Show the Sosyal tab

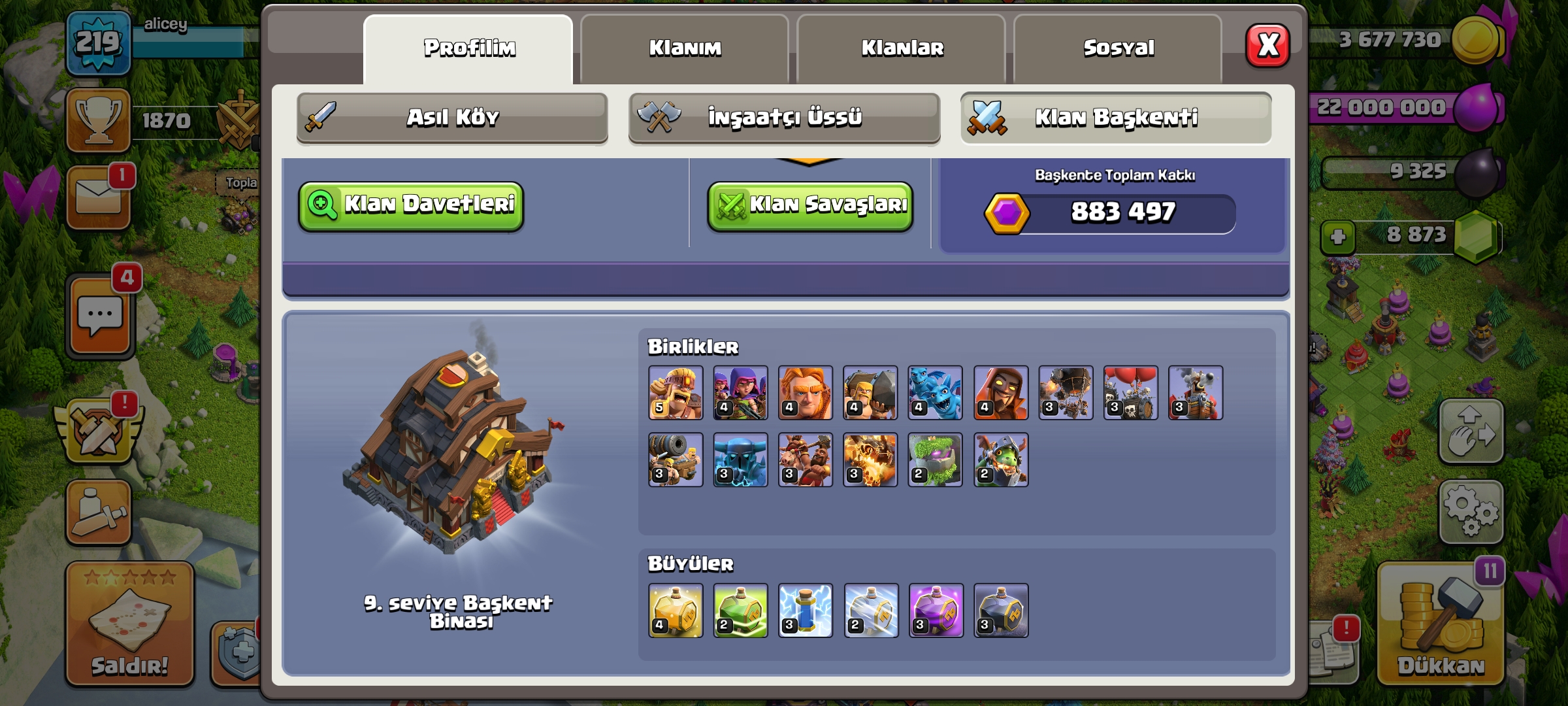[x=1119, y=48]
